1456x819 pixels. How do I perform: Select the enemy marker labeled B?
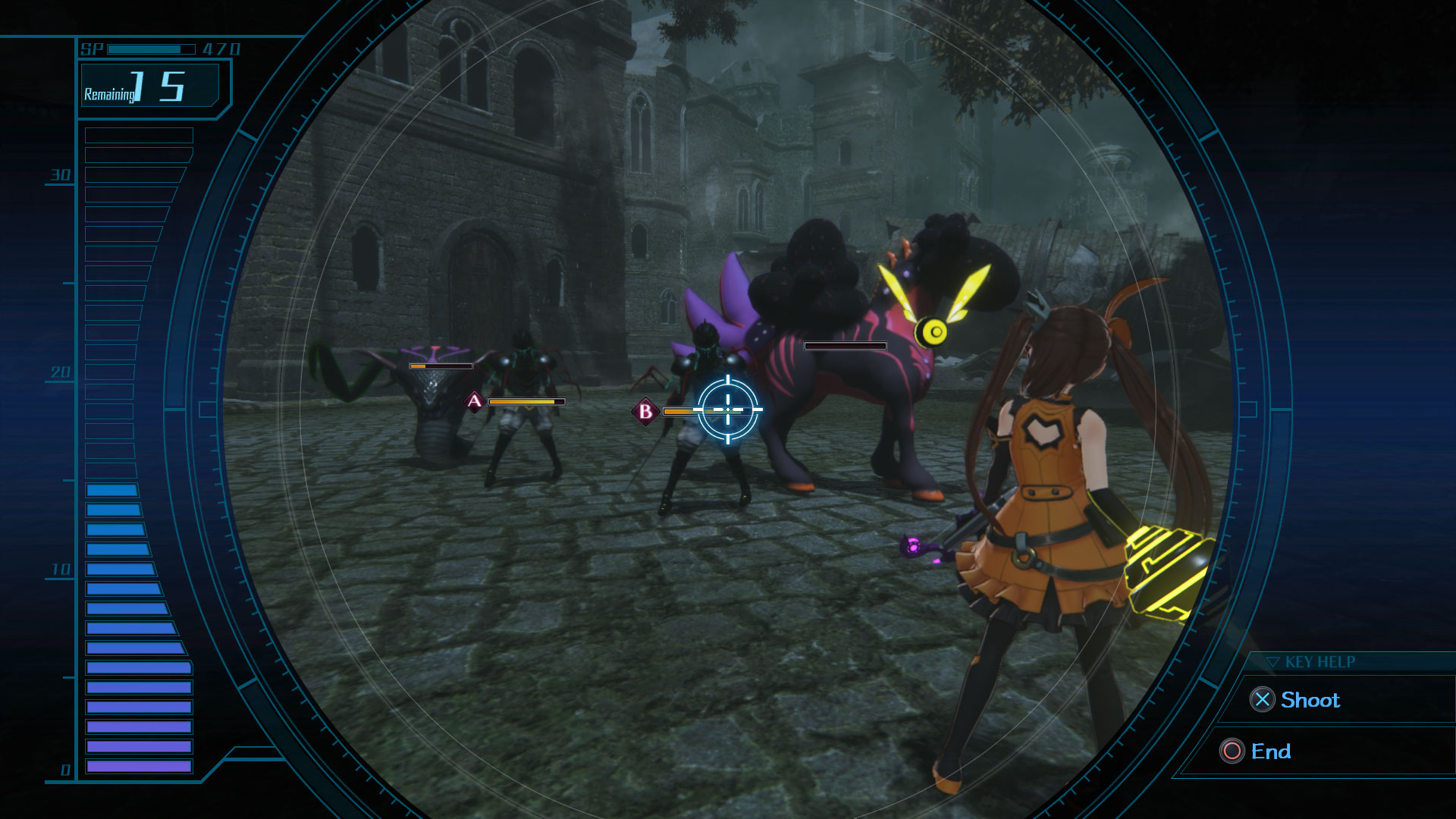click(x=645, y=412)
